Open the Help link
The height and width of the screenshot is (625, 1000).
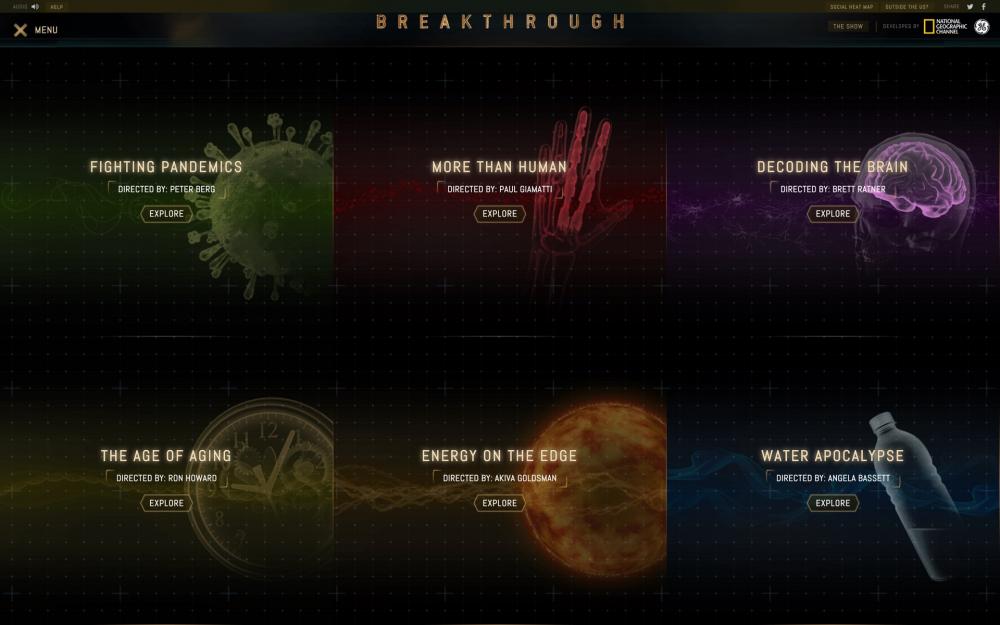click(x=57, y=6)
